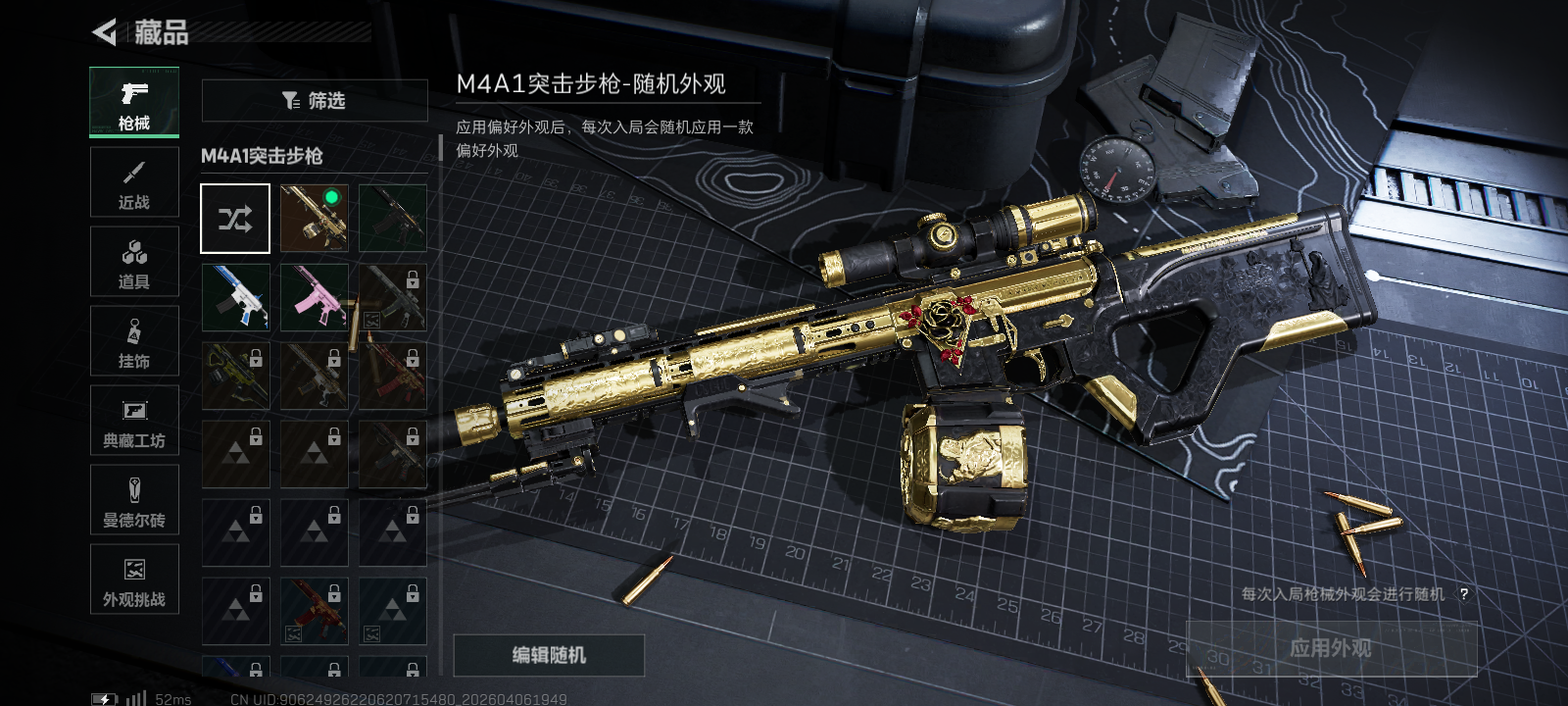1568x706 pixels.
Task: Pick the blue and white M4A1 skin
Action: 235,296
